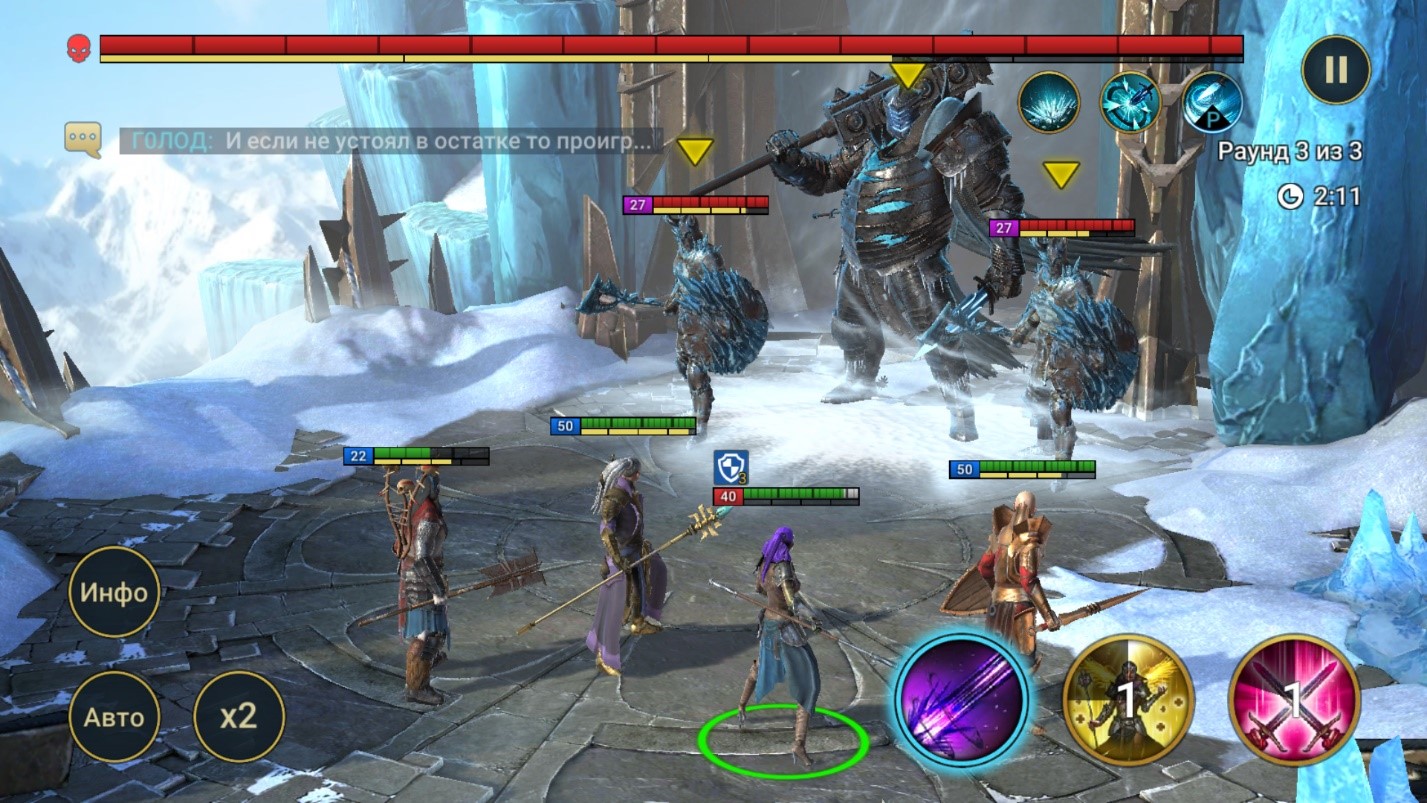Inspect the shield buff icon above the archer
This screenshot has height=803, width=1427.
(x=730, y=467)
